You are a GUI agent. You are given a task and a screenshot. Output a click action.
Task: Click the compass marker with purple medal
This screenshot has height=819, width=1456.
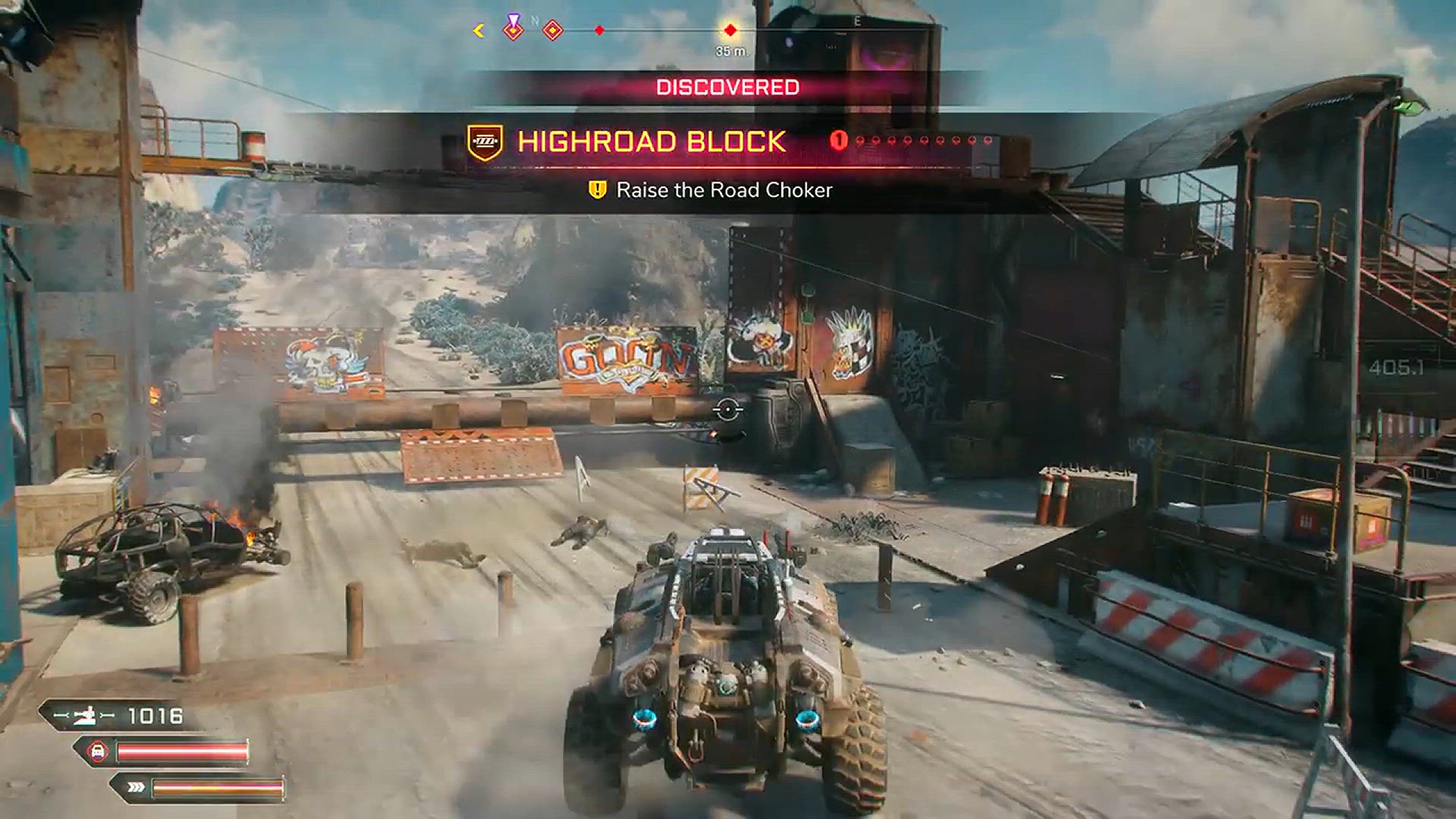click(514, 28)
